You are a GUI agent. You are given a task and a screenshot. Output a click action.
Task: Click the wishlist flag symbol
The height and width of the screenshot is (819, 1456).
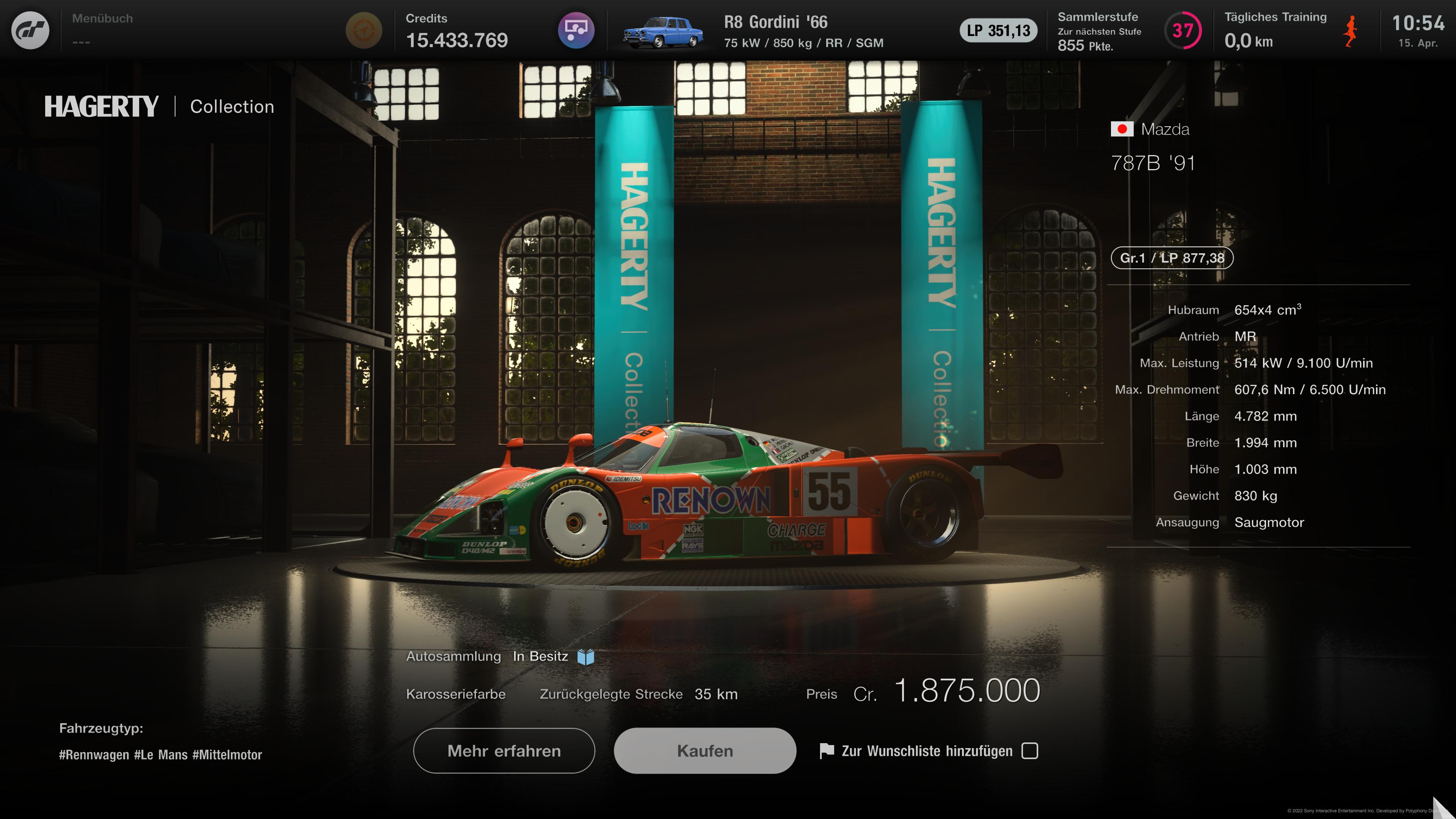pyautogui.click(x=827, y=751)
